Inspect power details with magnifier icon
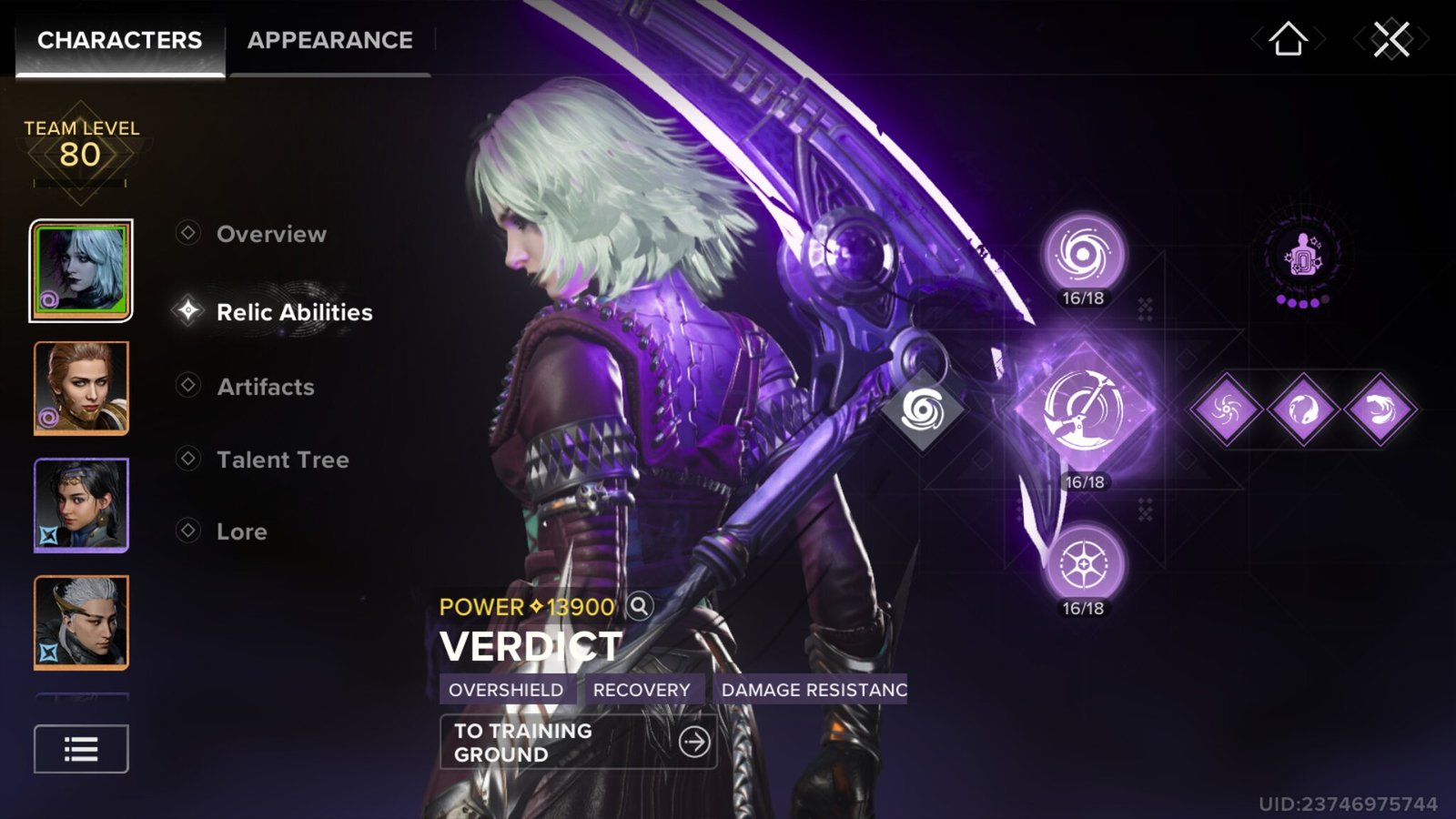Viewport: 1456px width, 819px height. [640, 606]
